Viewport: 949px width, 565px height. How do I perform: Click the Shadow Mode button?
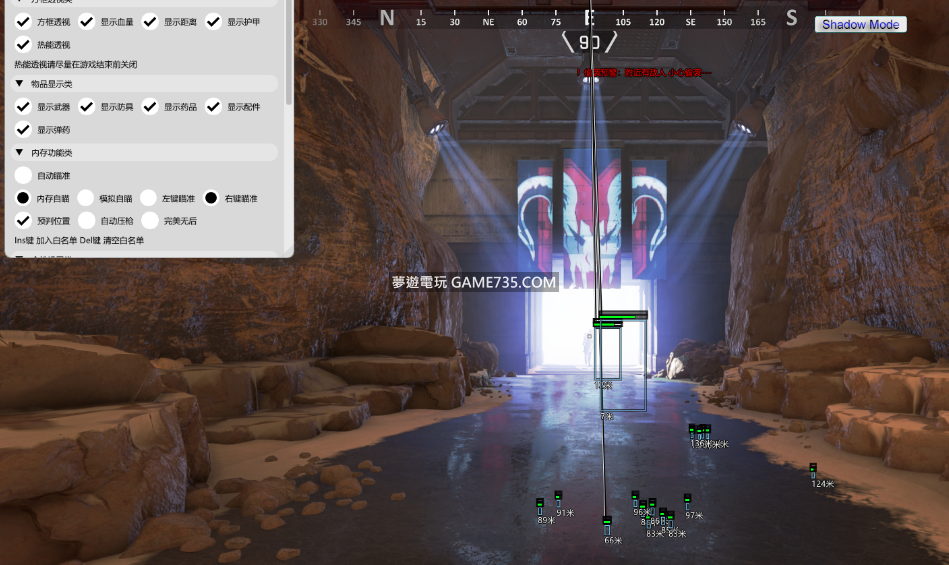click(x=860, y=24)
